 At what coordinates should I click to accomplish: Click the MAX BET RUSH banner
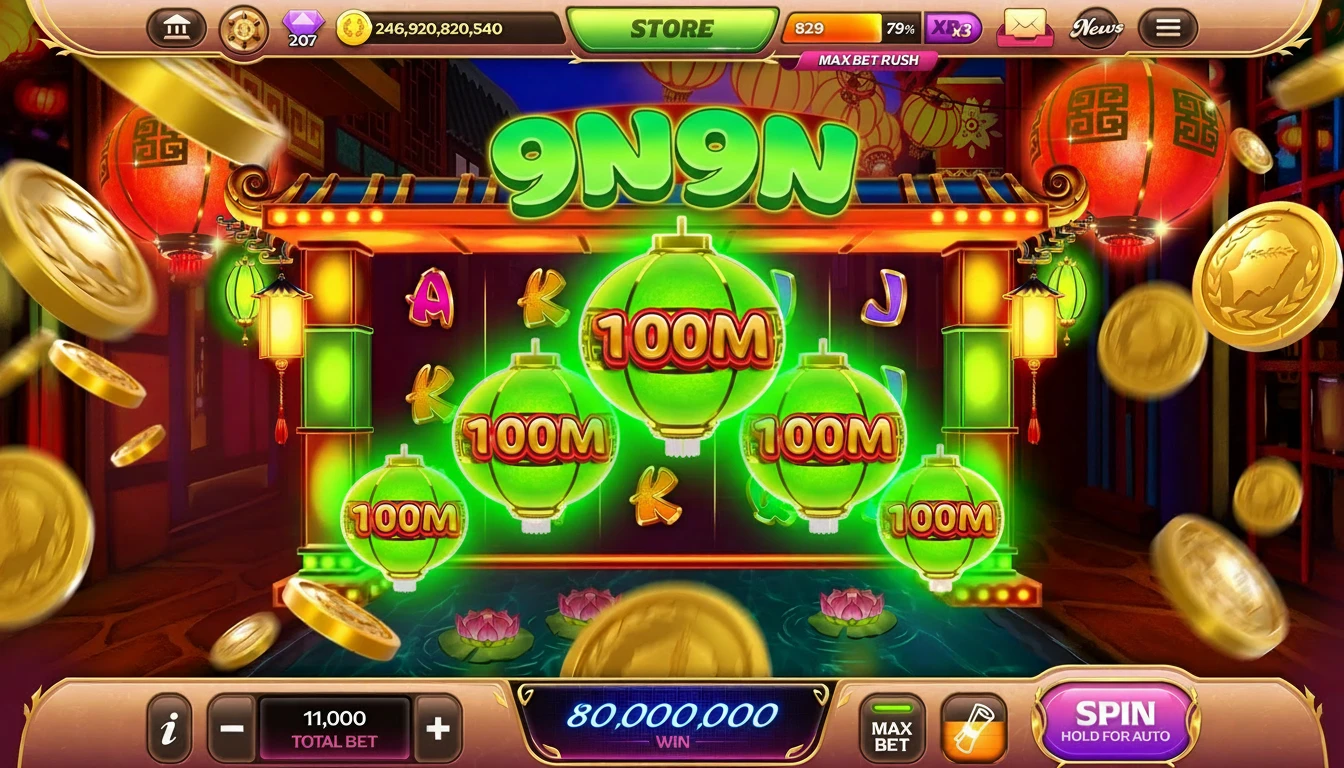(866, 60)
